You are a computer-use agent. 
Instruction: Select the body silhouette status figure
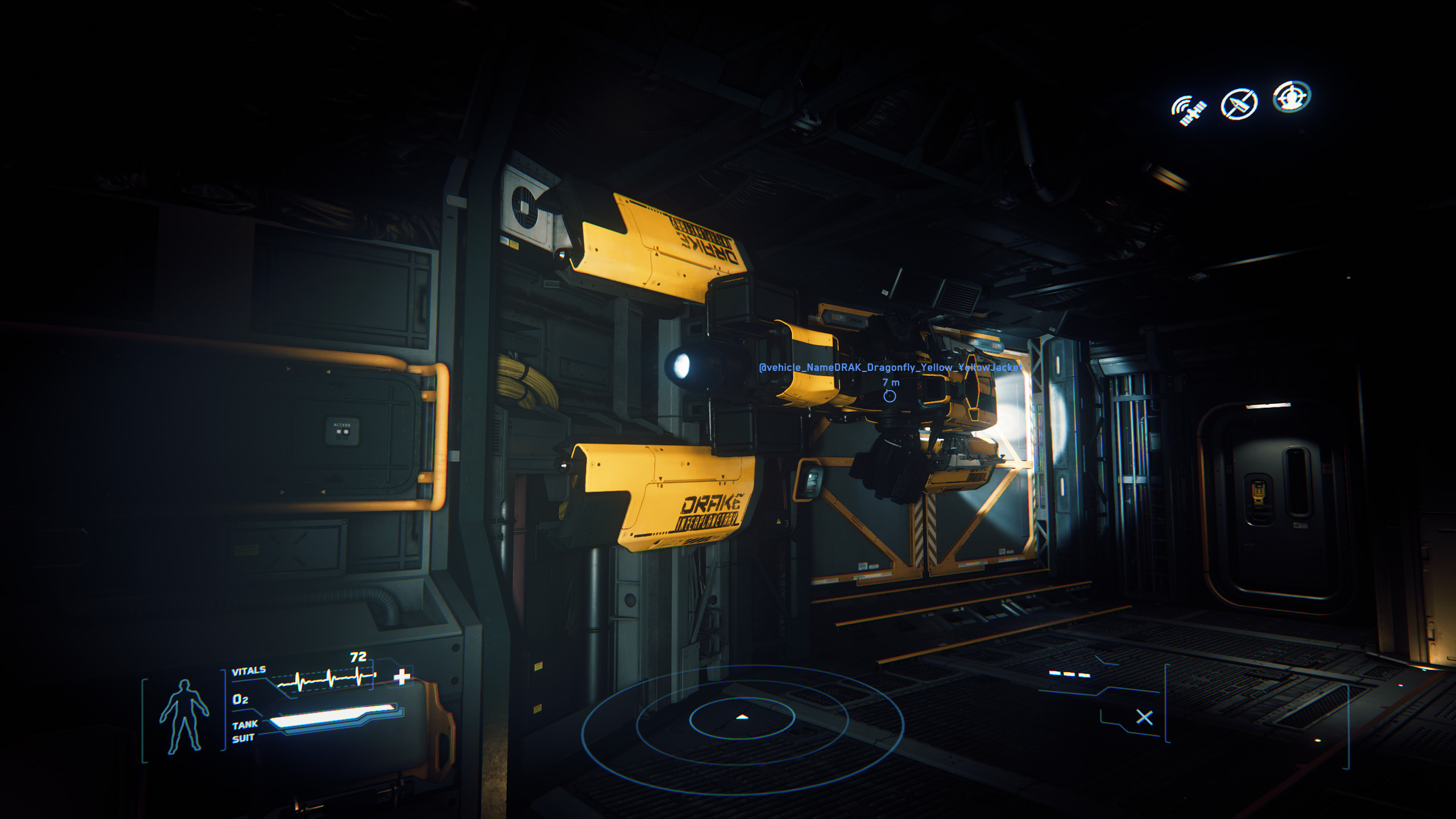click(x=184, y=717)
